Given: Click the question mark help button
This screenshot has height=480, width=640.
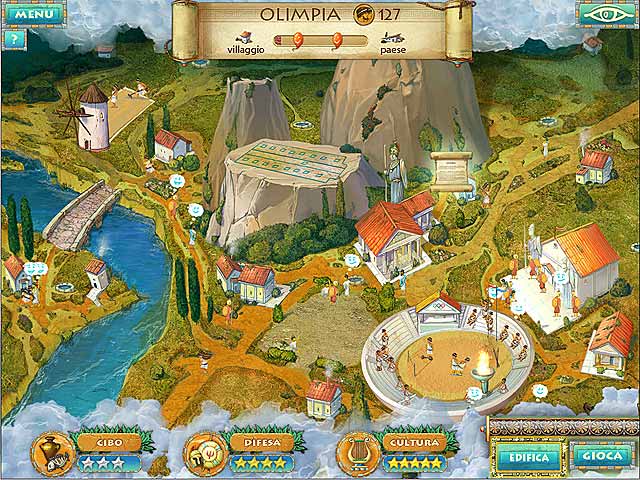Looking at the screenshot, I should (13, 39).
